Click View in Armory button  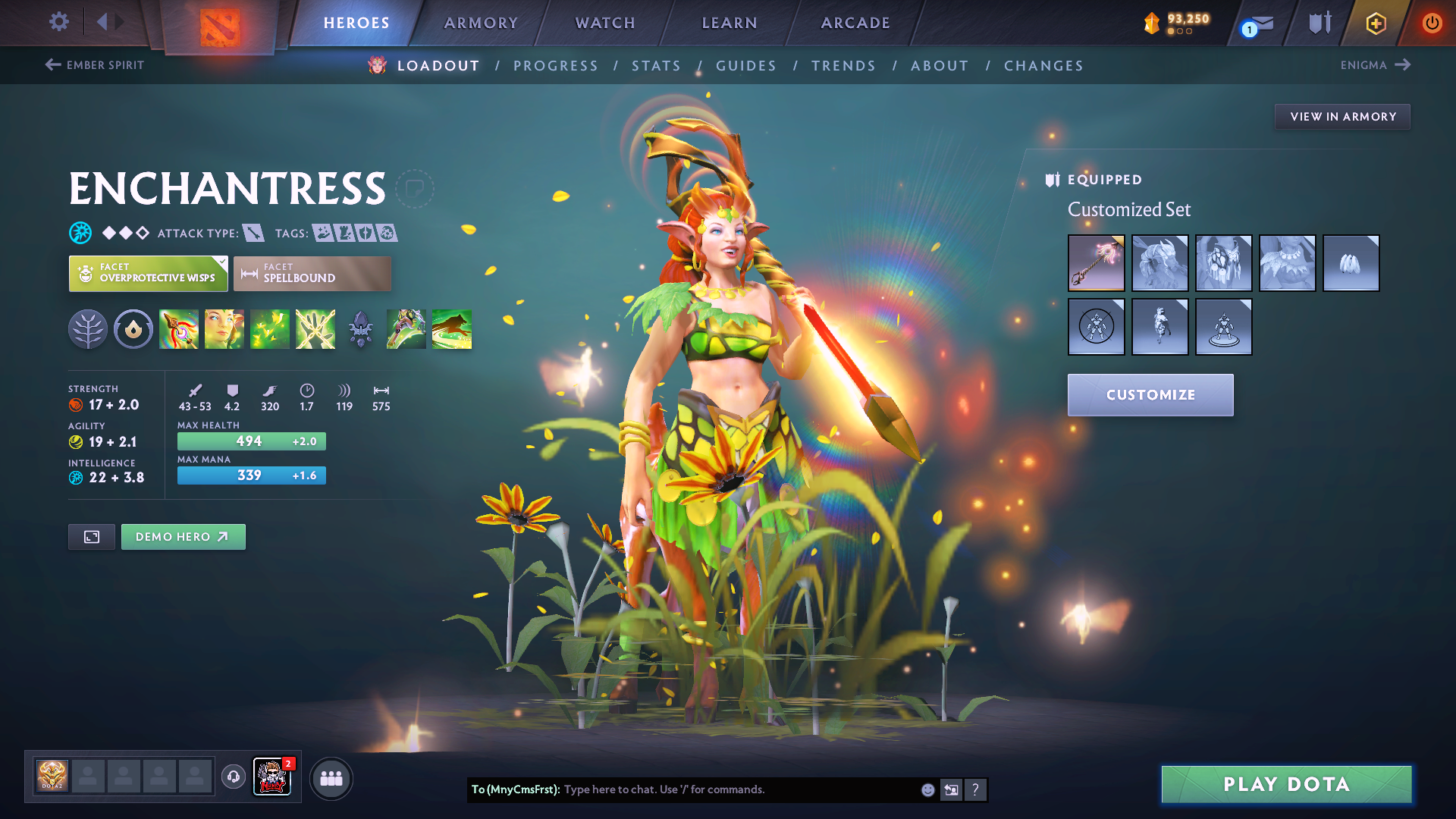click(1342, 117)
